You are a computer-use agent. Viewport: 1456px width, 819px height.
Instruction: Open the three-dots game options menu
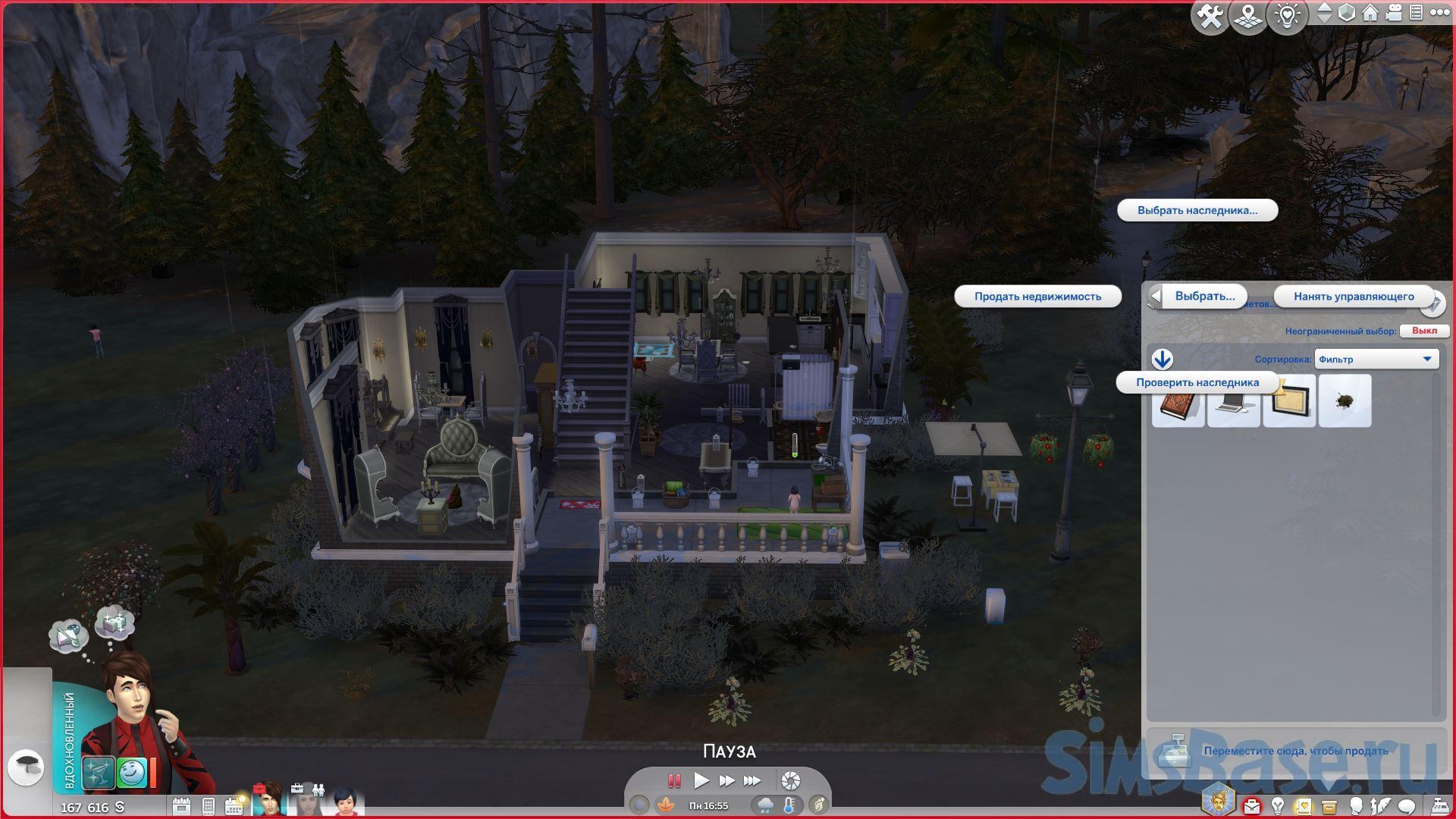pos(1438,13)
